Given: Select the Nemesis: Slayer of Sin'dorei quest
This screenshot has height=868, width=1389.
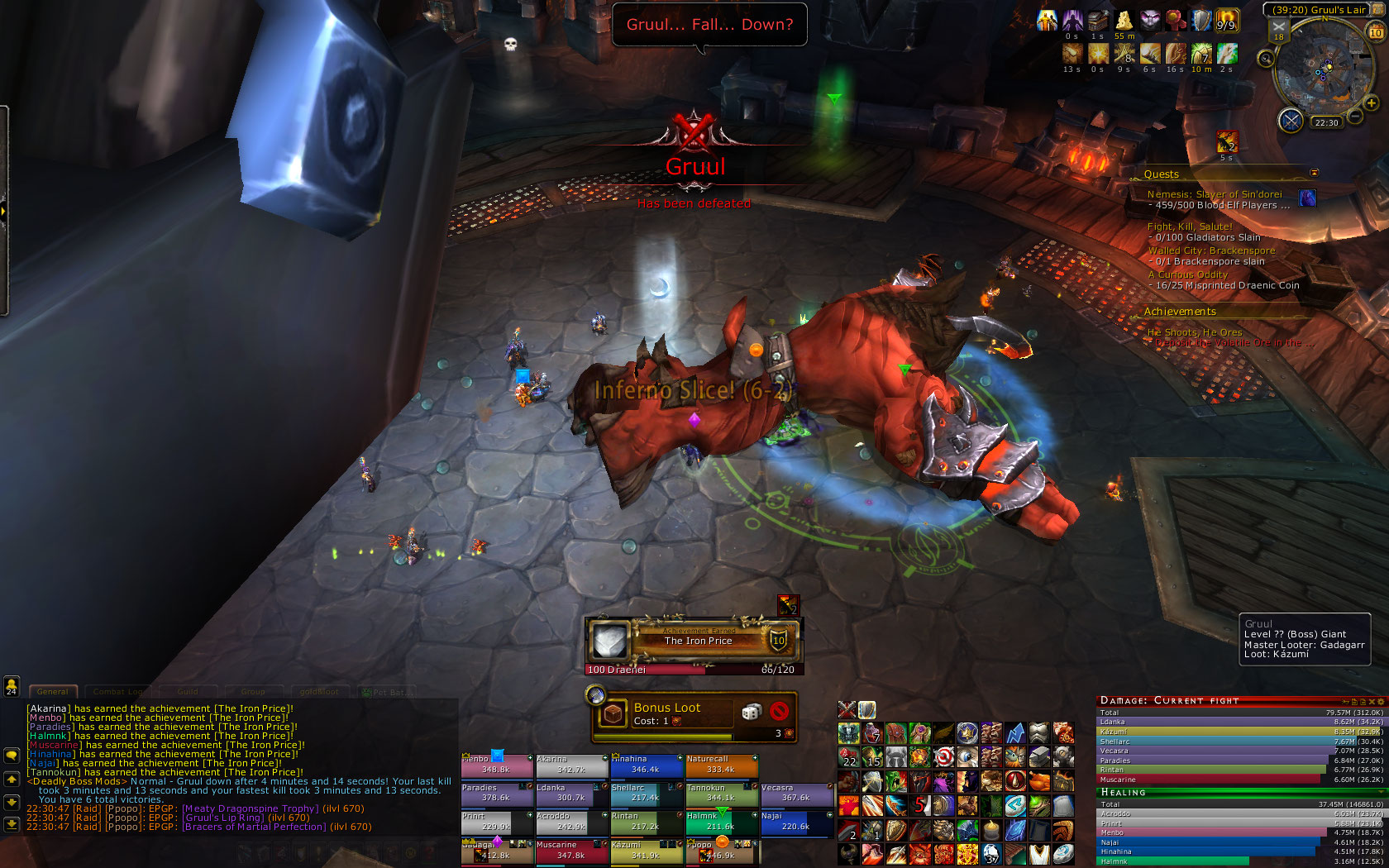Looking at the screenshot, I should click(x=1214, y=194).
